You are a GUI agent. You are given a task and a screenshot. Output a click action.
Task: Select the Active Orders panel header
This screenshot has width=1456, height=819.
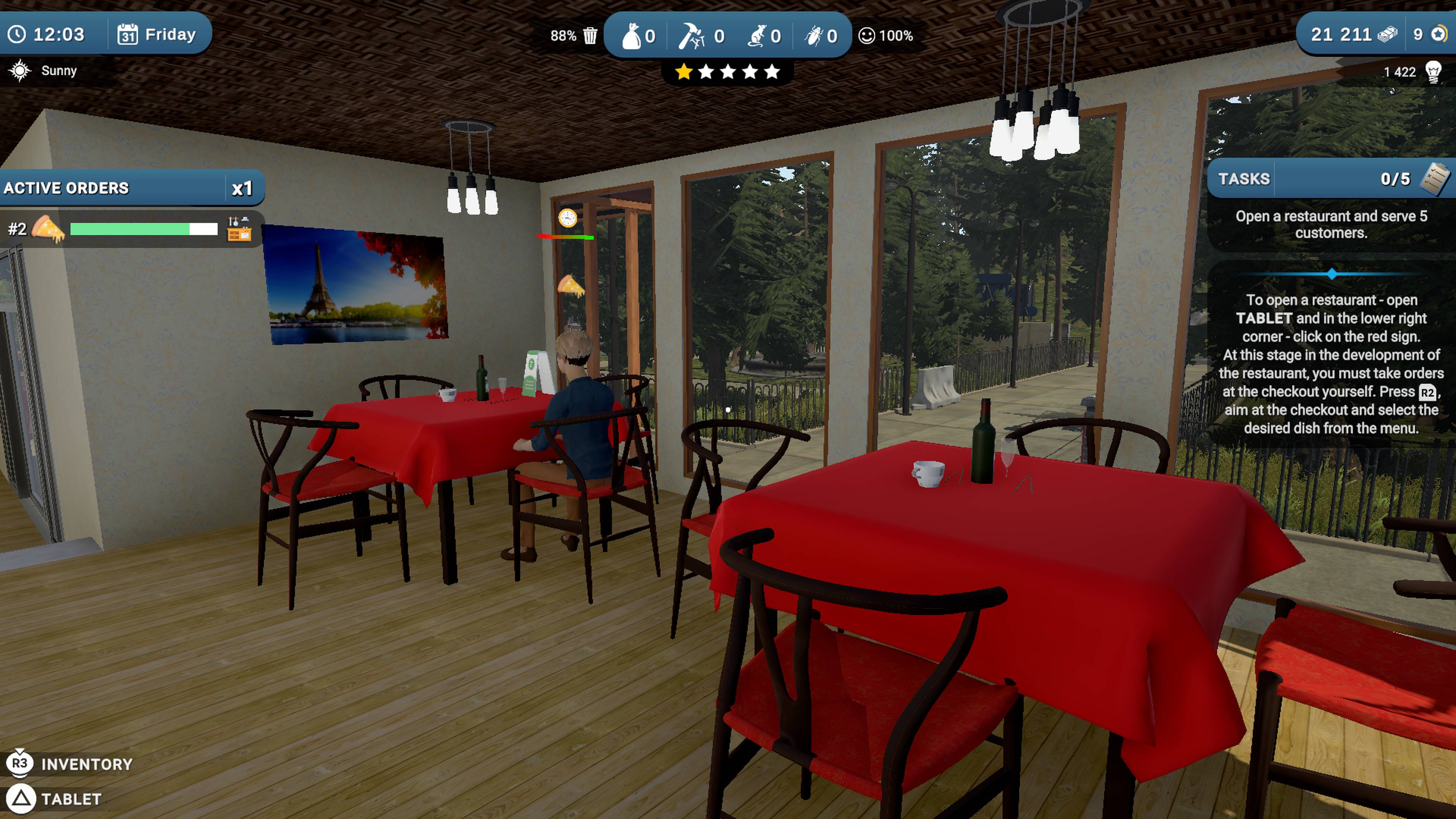point(66,188)
